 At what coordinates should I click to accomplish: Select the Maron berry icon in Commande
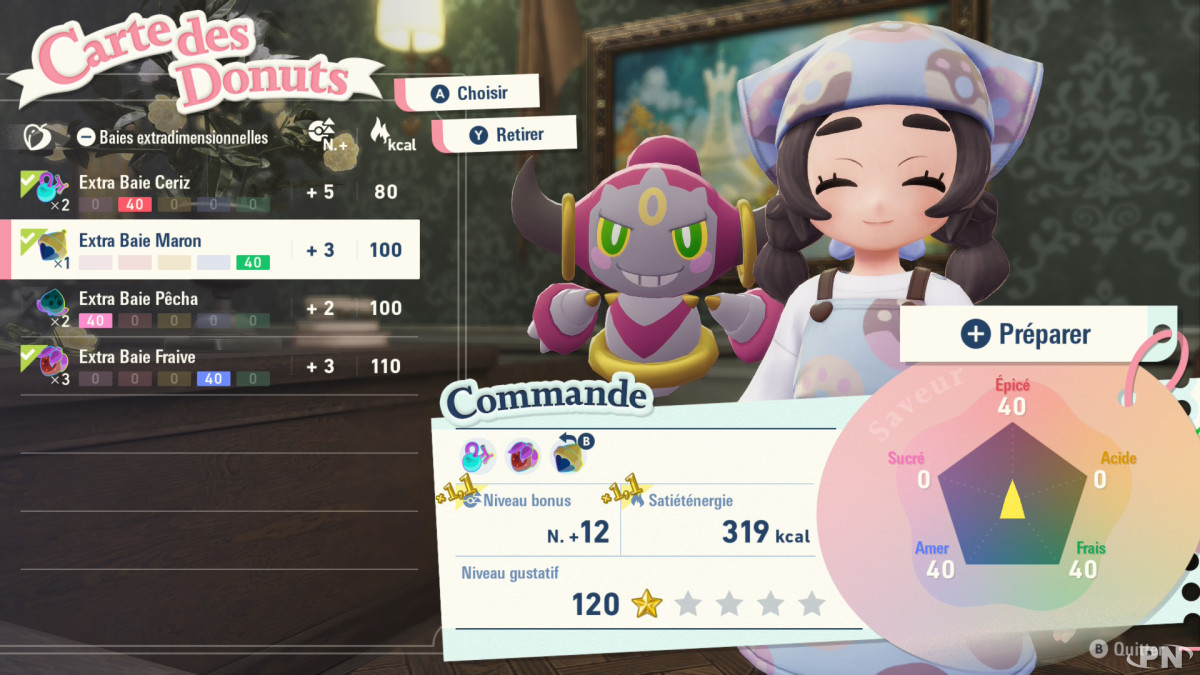[x=568, y=456]
